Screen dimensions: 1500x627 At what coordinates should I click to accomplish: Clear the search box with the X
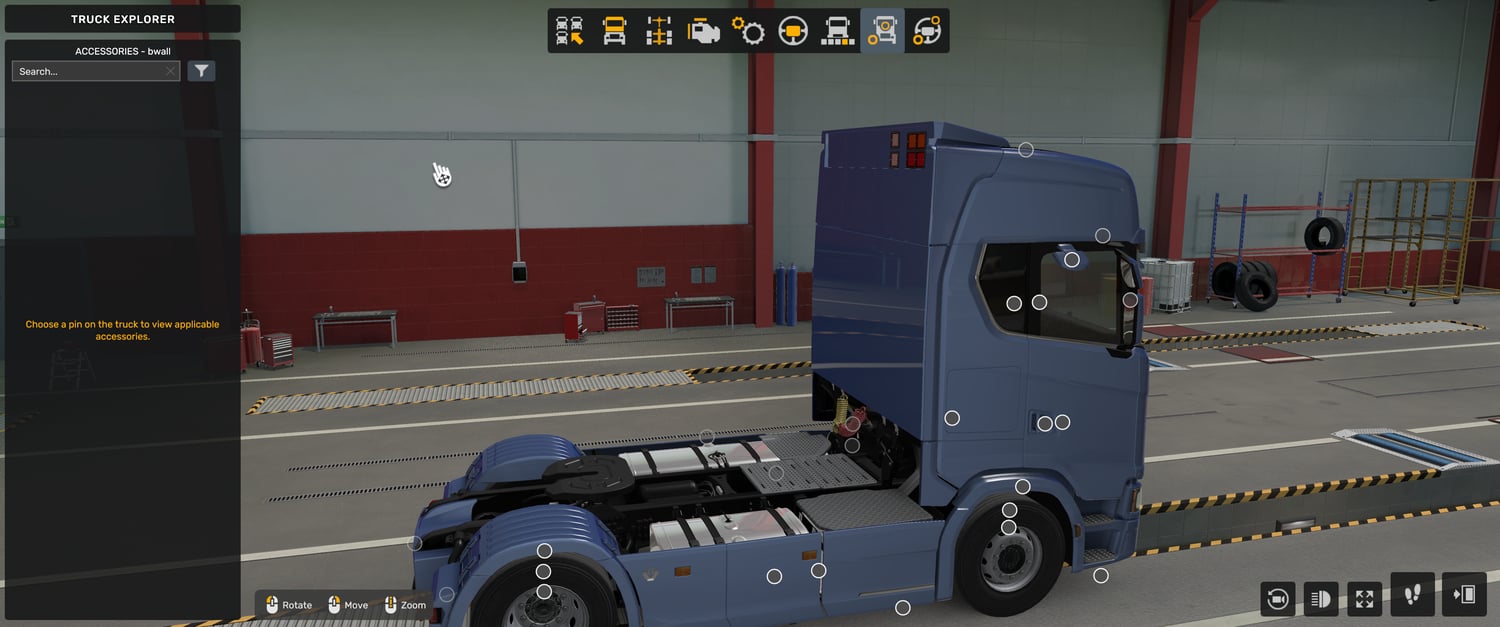(170, 71)
